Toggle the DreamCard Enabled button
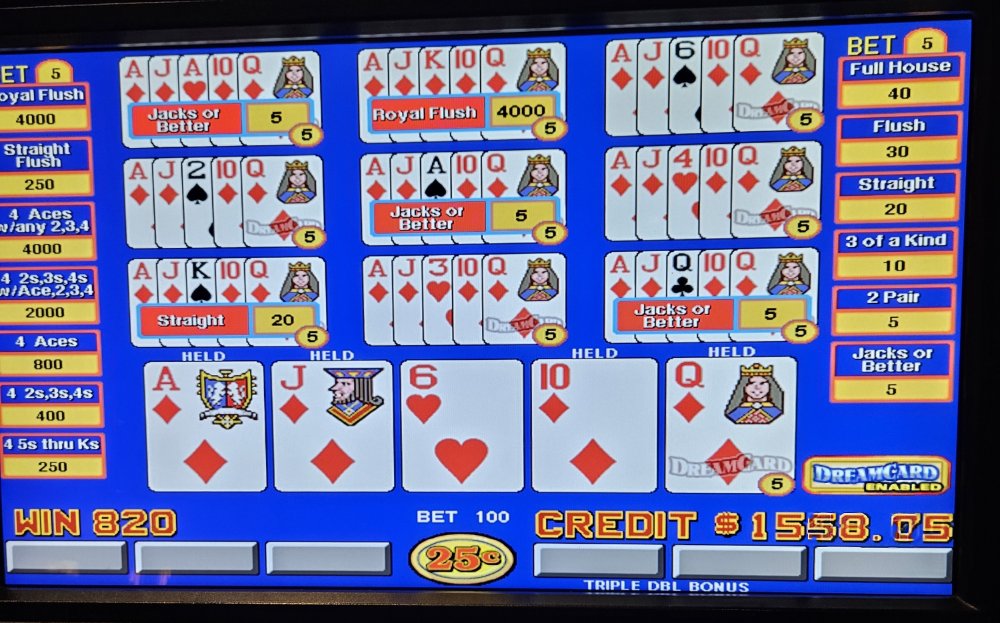Image resolution: width=1000 pixels, height=623 pixels. [x=876, y=475]
